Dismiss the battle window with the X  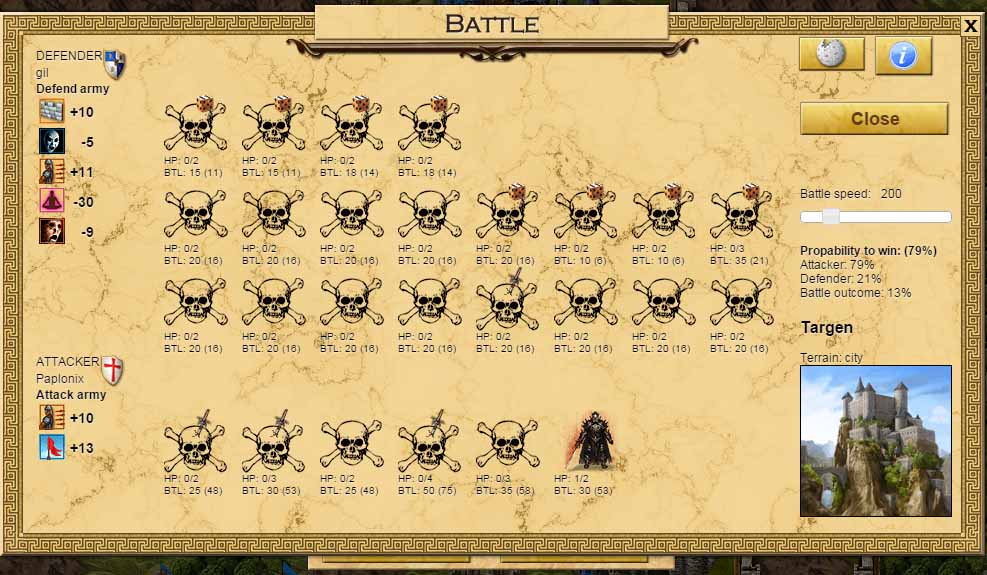(970, 26)
